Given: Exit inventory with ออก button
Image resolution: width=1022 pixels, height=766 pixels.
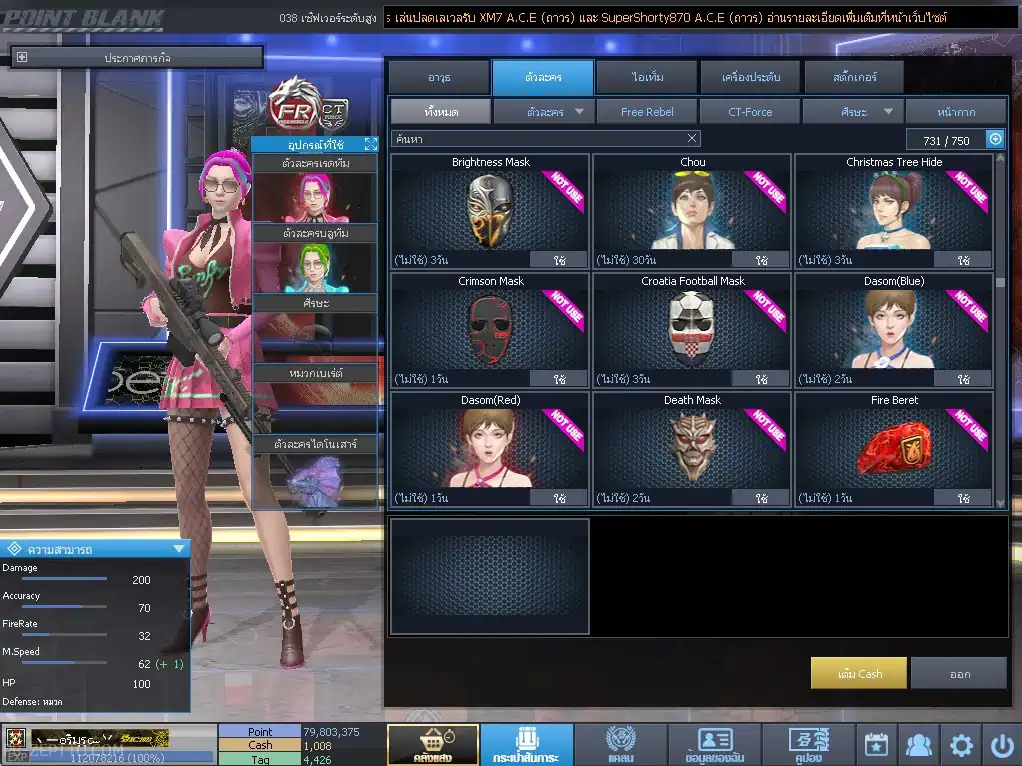Looking at the screenshot, I should click(959, 674).
